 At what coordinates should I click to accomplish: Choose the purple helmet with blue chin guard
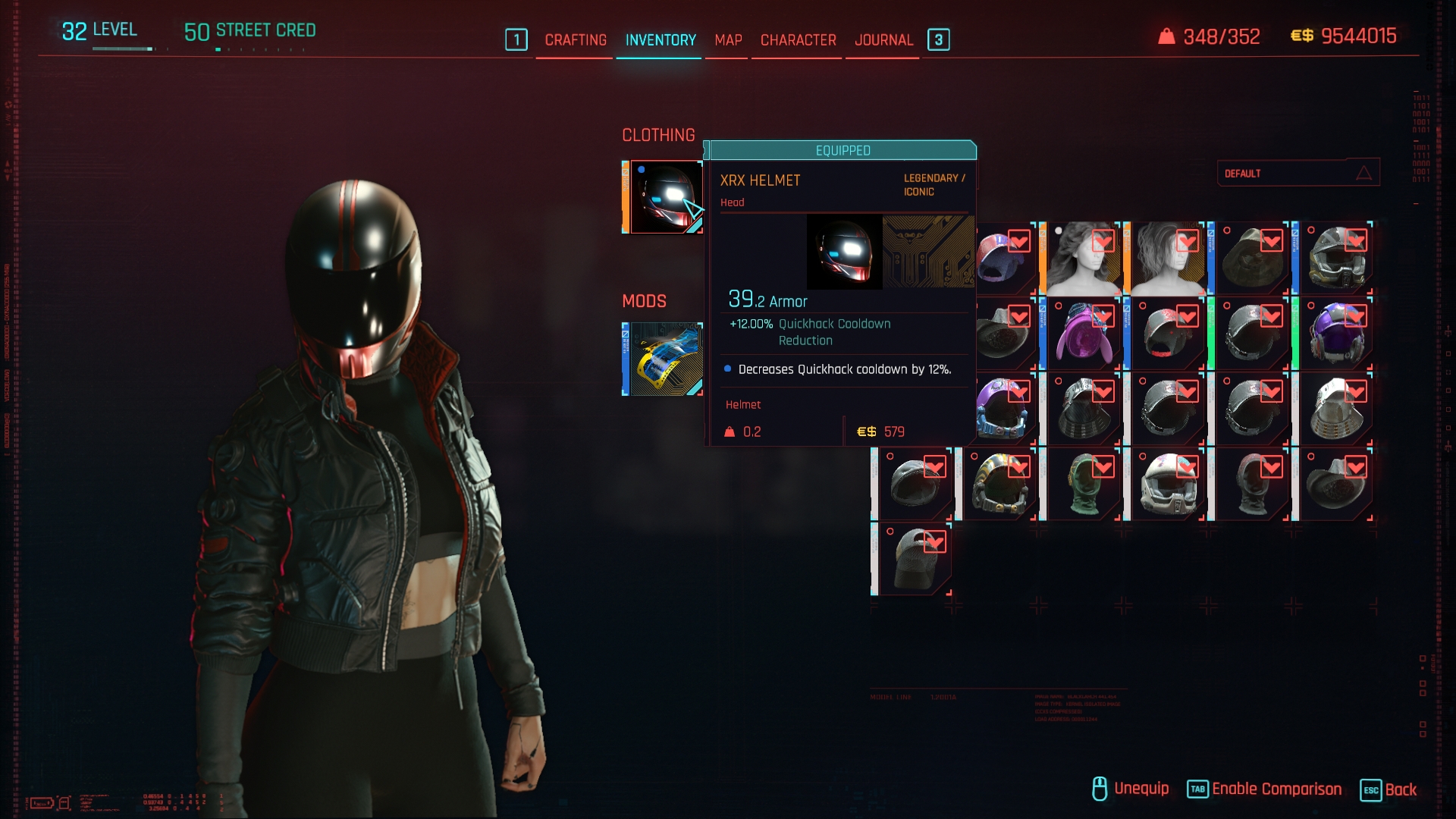pyautogui.click(x=1003, y=409)
